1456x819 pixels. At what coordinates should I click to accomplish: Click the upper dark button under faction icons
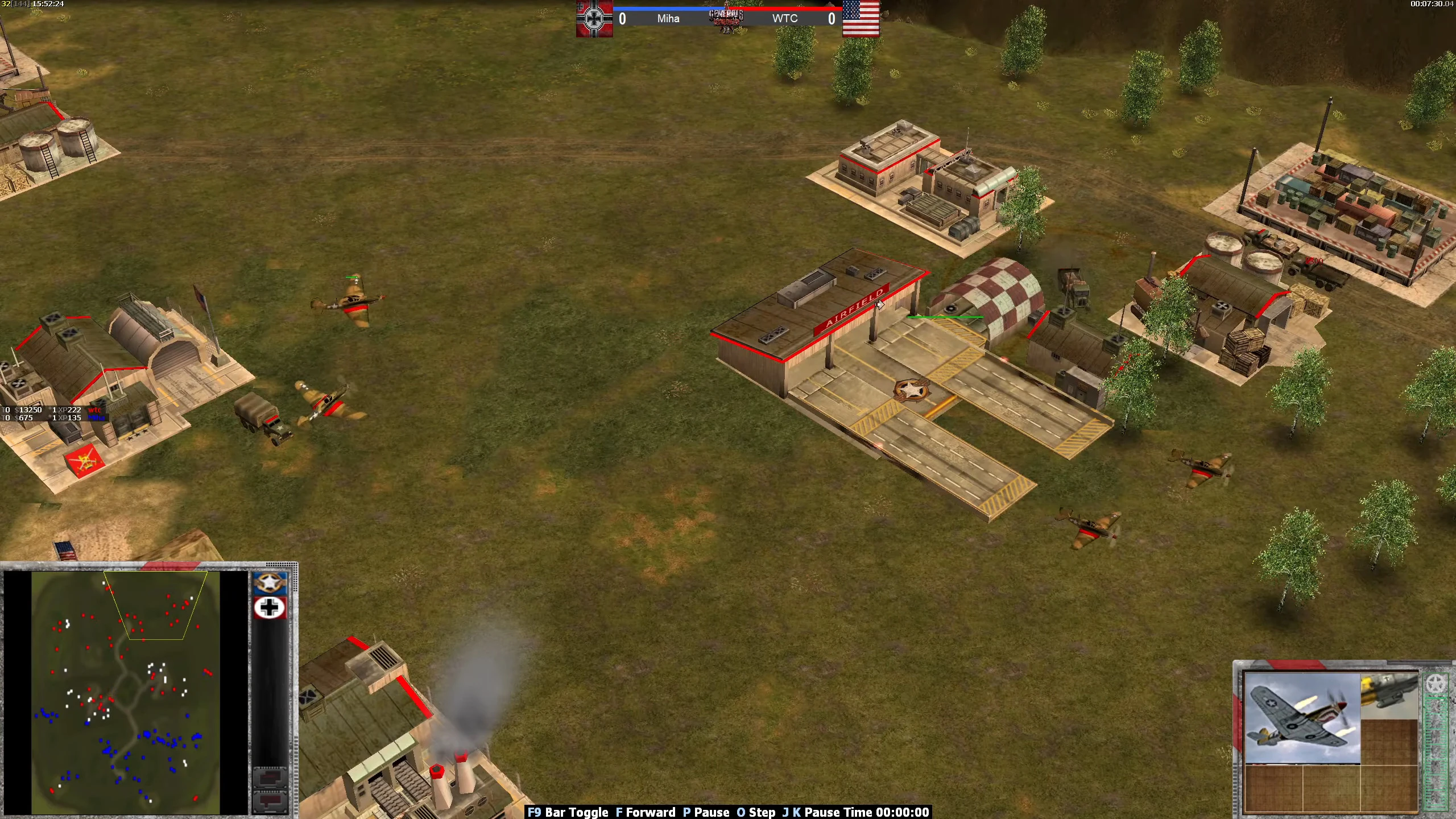[x=270, y=777]
